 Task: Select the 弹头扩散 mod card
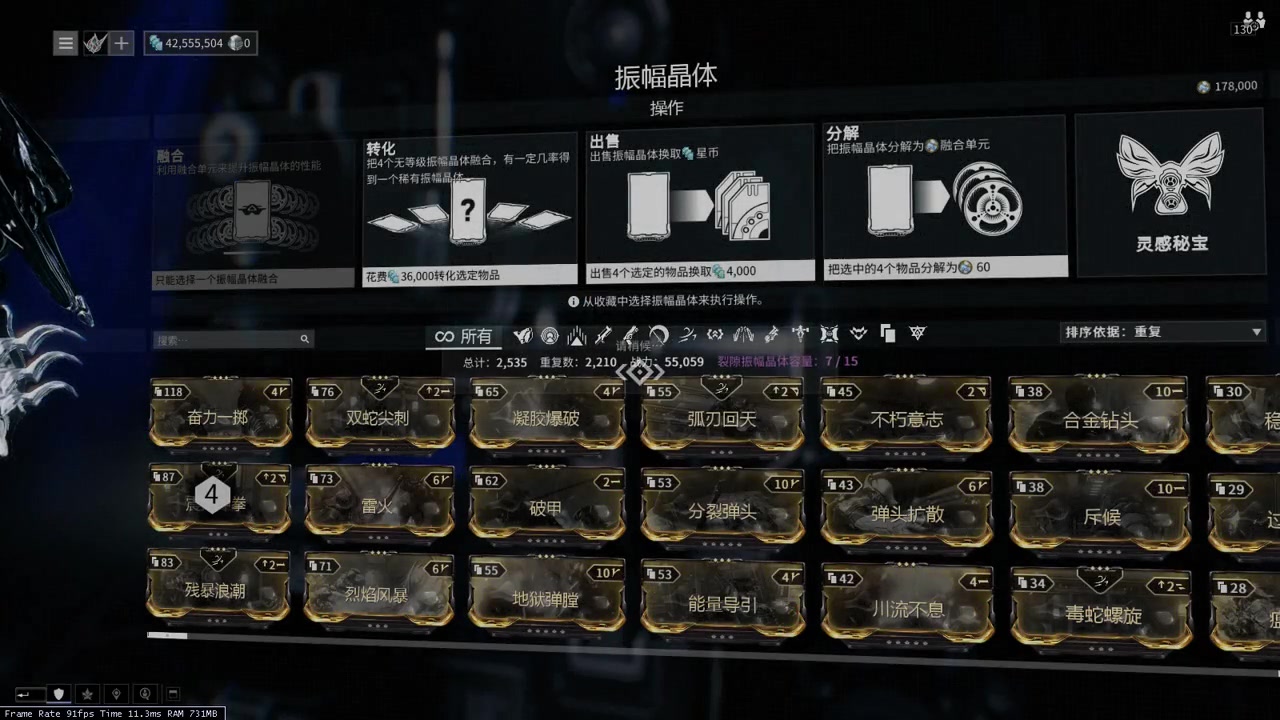(x=906, y=511)
